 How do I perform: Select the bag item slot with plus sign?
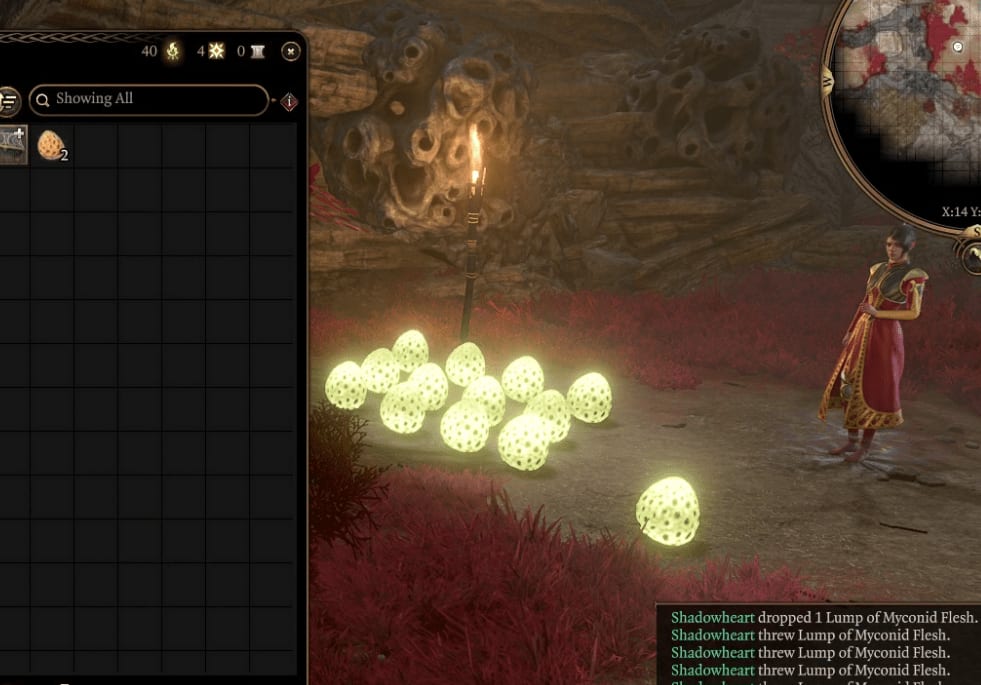pos(12,144)
